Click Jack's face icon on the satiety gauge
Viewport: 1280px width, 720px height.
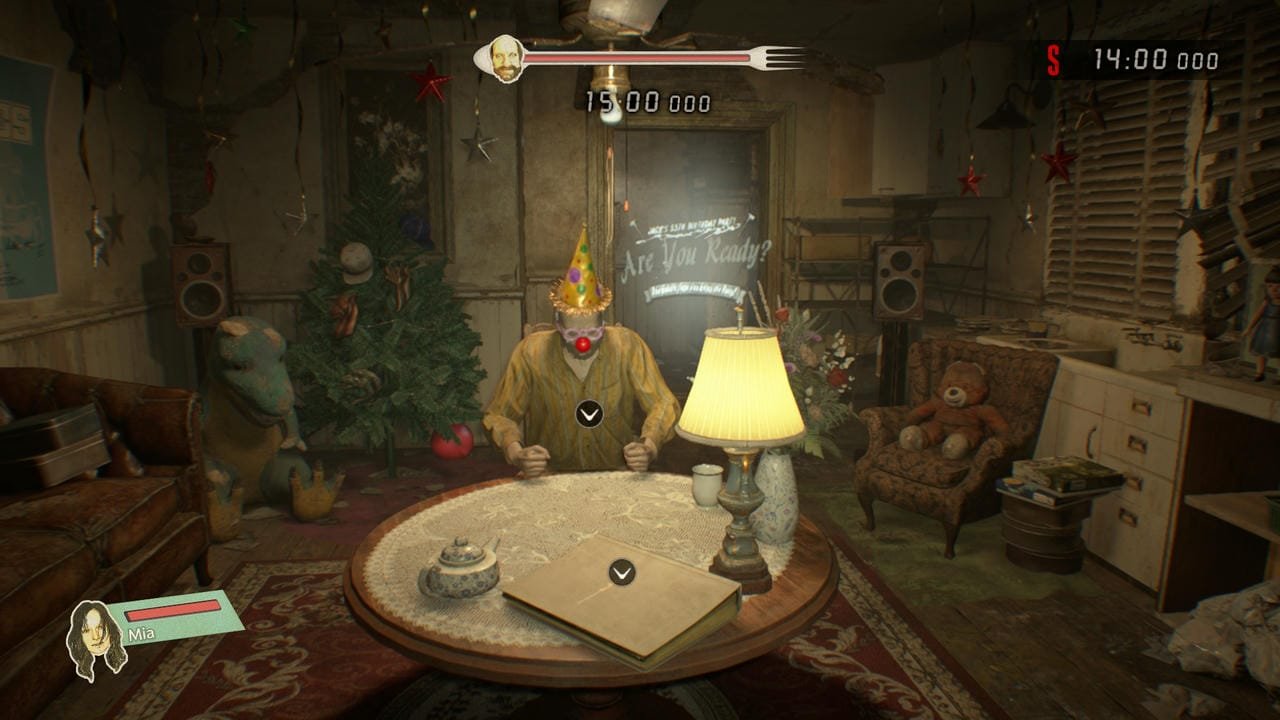506,59
